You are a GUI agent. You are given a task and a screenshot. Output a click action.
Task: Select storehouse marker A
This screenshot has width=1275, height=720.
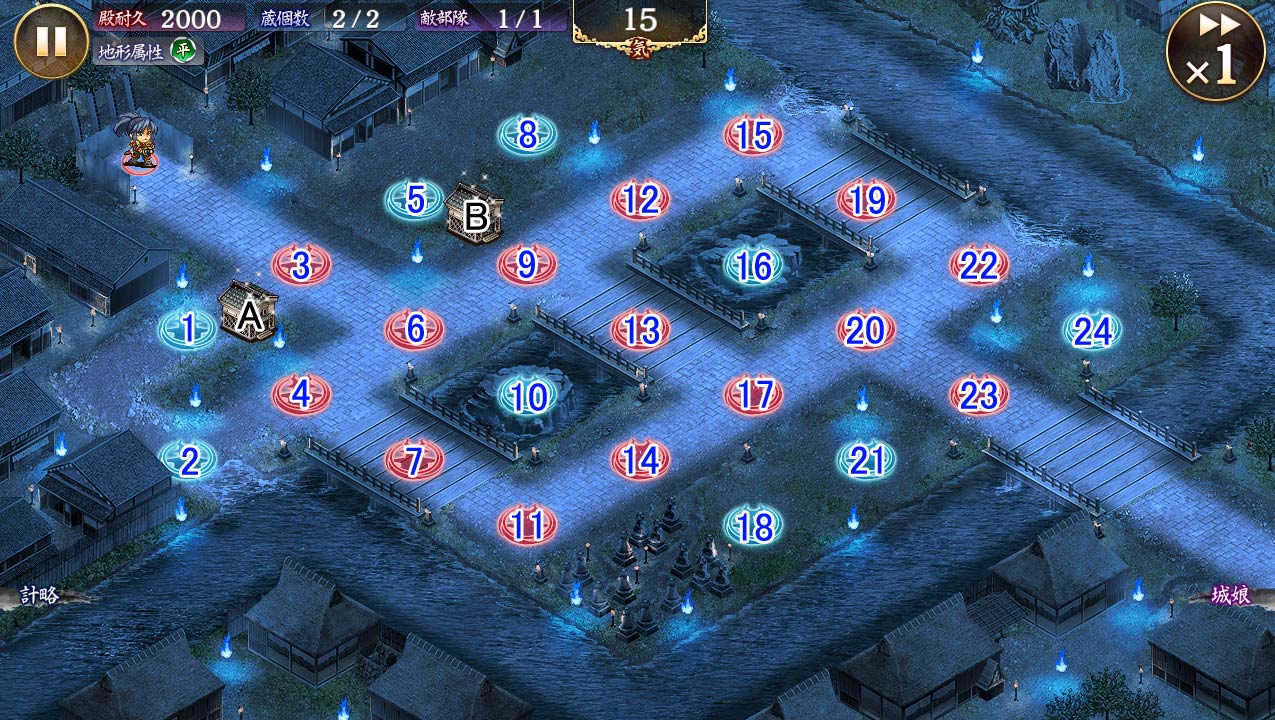[x=248, y=312]
